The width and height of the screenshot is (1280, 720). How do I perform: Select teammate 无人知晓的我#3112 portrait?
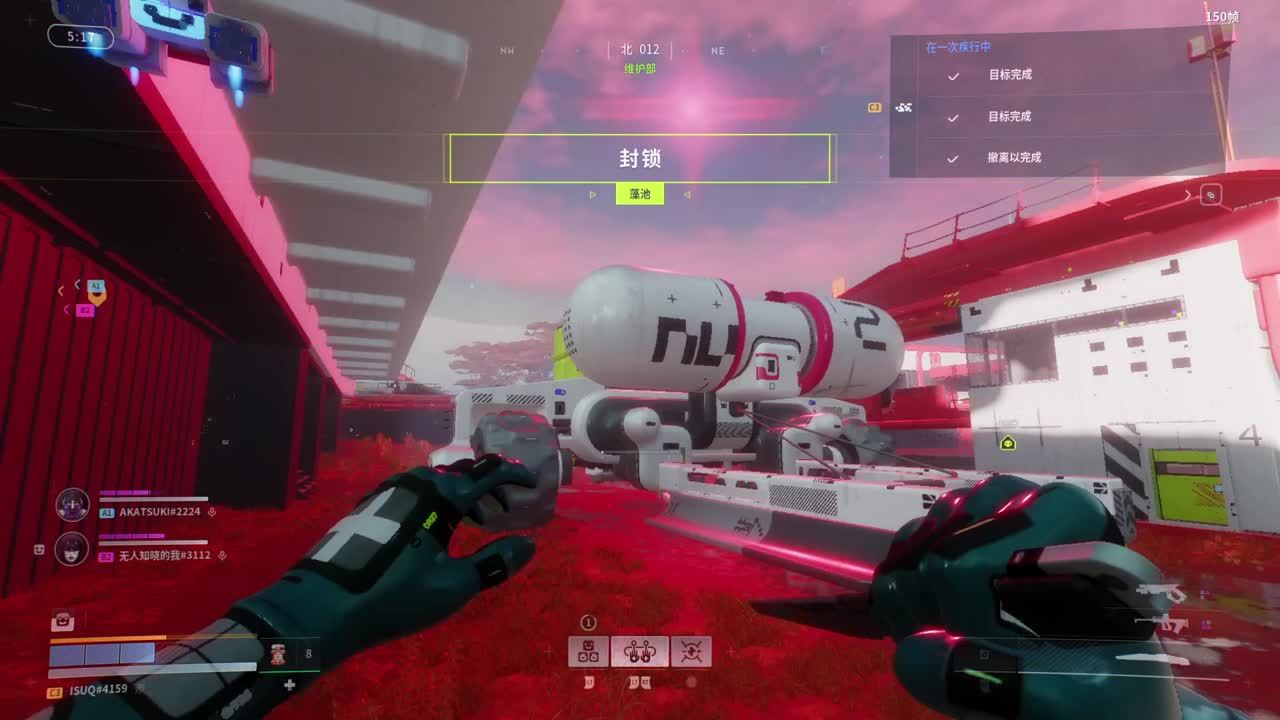click(x=72, y=548)
